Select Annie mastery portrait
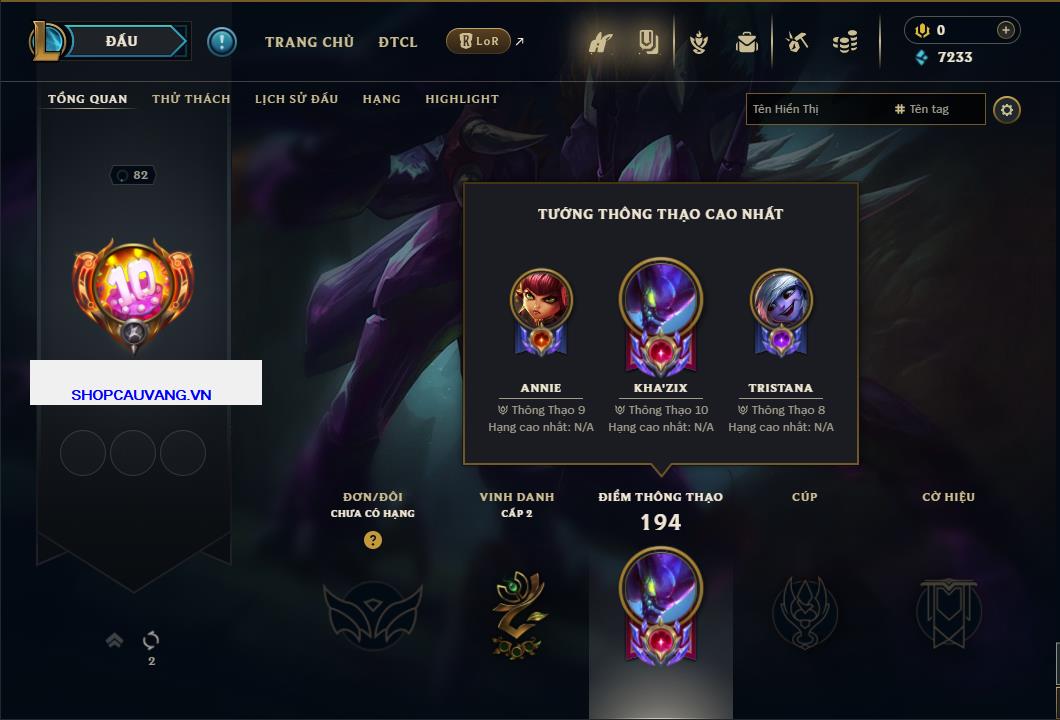This screenshot has height=720, width=1060. tap(541, 300)
